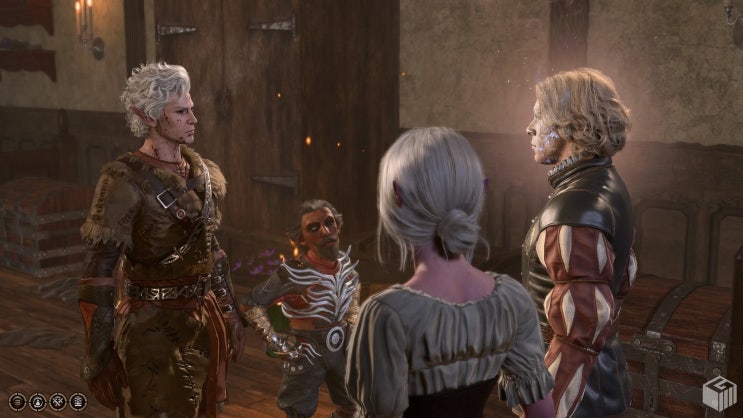Open the pillared building icon
The width and height of the screenshot is (743, 418).
78,401
